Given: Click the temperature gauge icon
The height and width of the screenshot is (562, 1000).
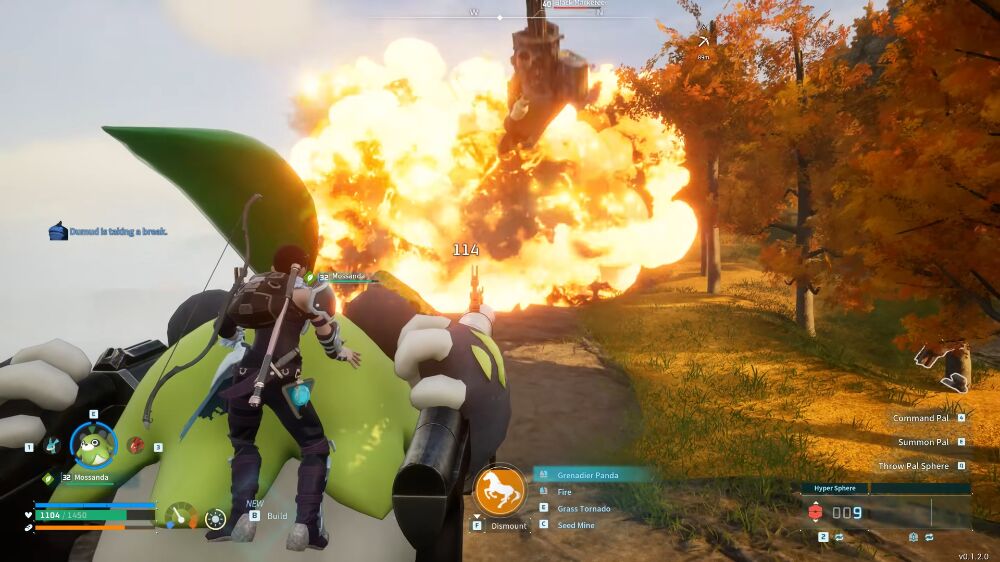Looking at the screenshot, I should 180,515.
